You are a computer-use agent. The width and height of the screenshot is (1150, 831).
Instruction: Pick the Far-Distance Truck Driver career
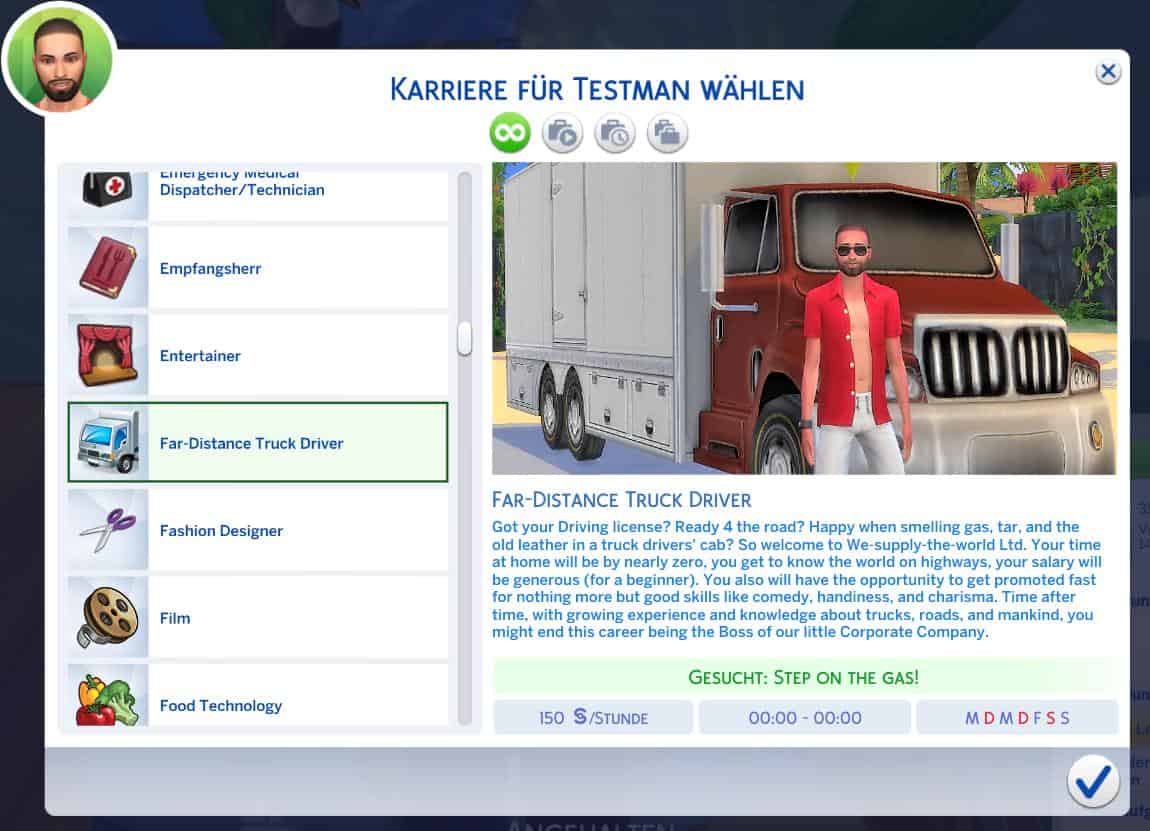pyautogui.click(x=257, y=443)
